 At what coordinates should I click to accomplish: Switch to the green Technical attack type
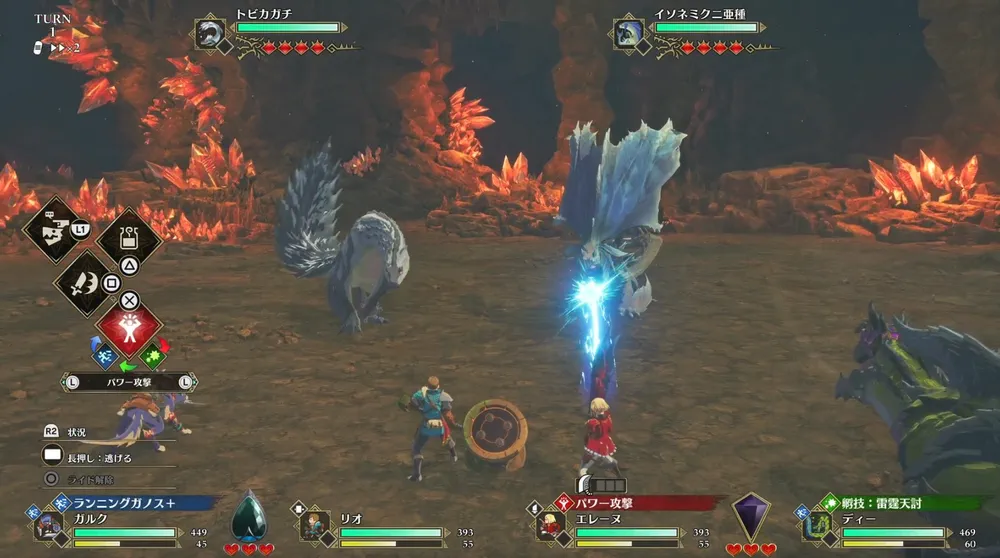[x=154, y=353]
